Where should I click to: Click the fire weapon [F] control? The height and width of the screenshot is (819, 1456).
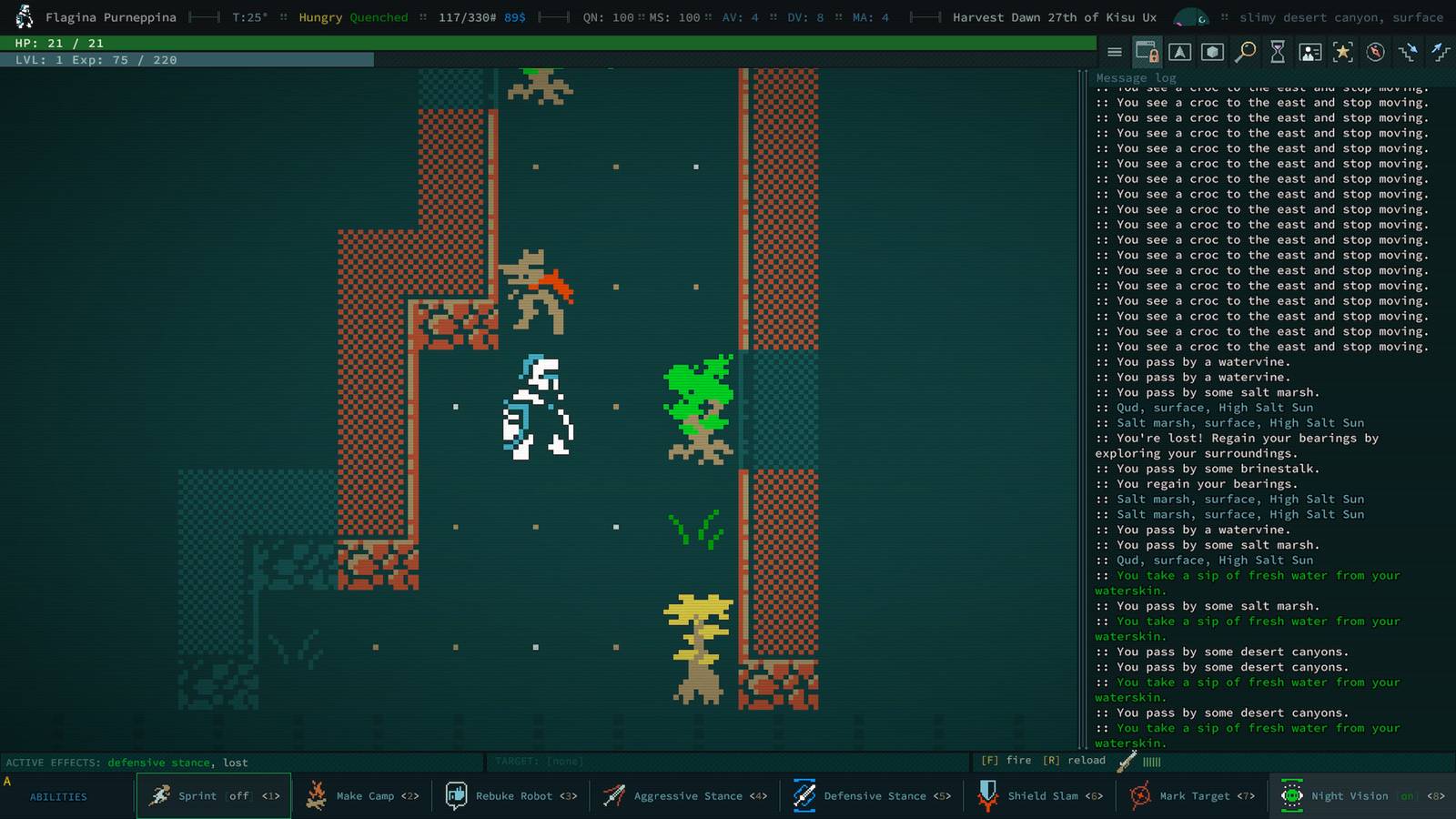1005,760
